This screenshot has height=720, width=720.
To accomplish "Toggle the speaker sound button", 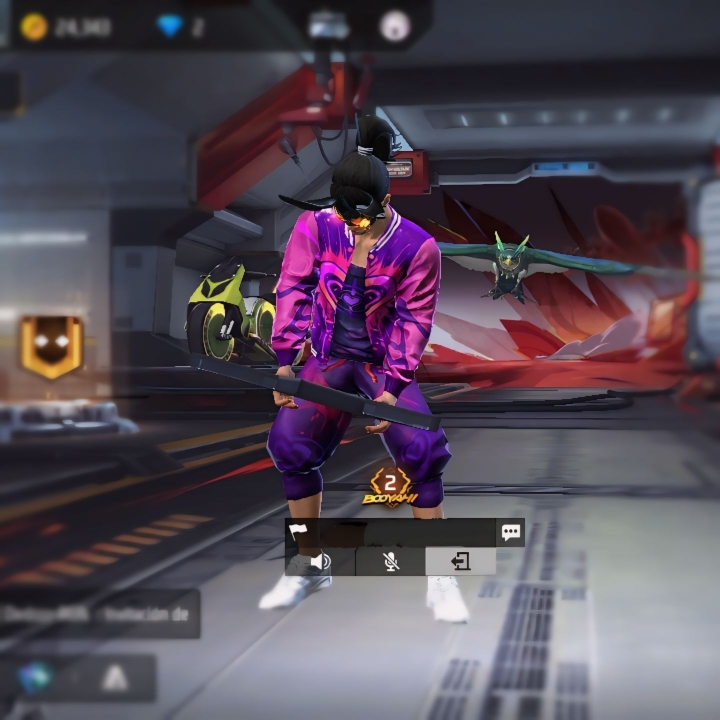I will (320, 561).
